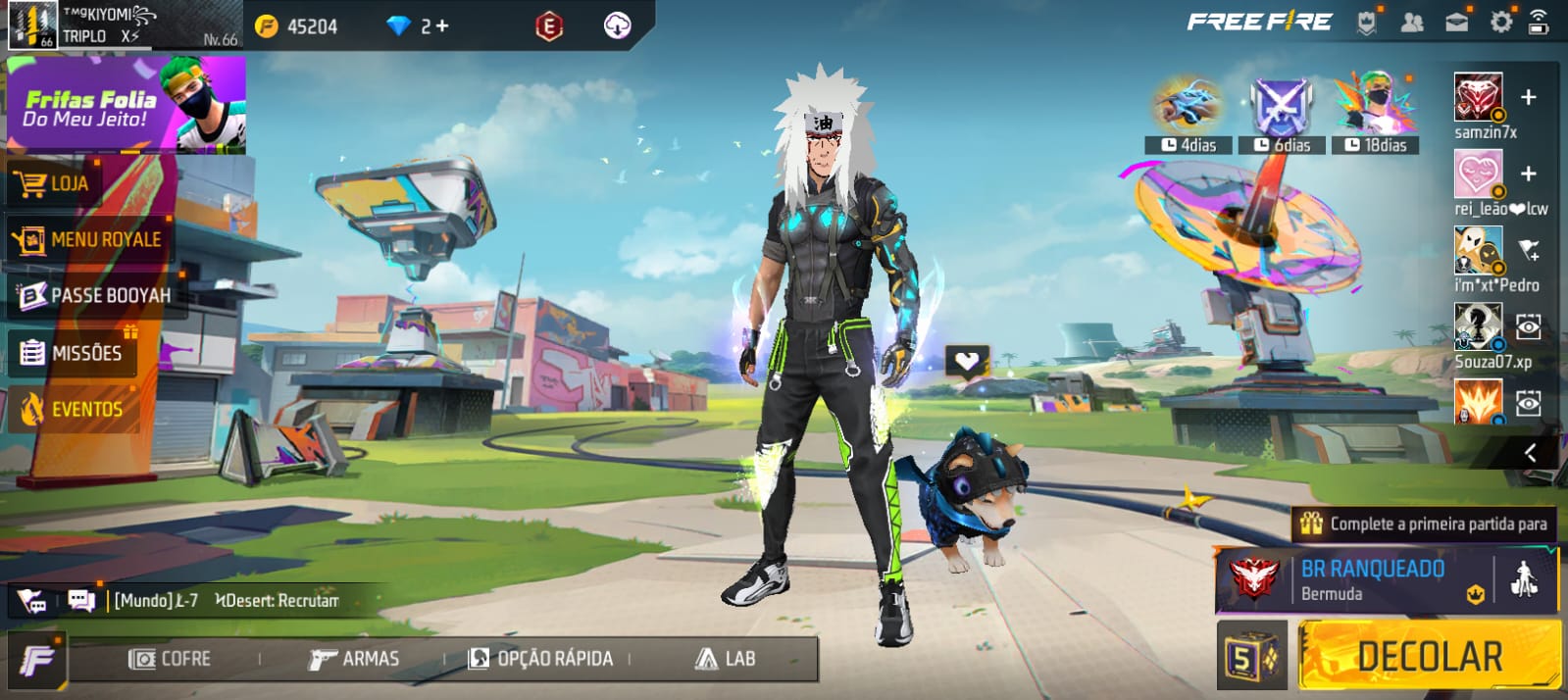Collapse the friends side panel arrow
The width and height of the screenshot is (1568, 700).
1530,452
